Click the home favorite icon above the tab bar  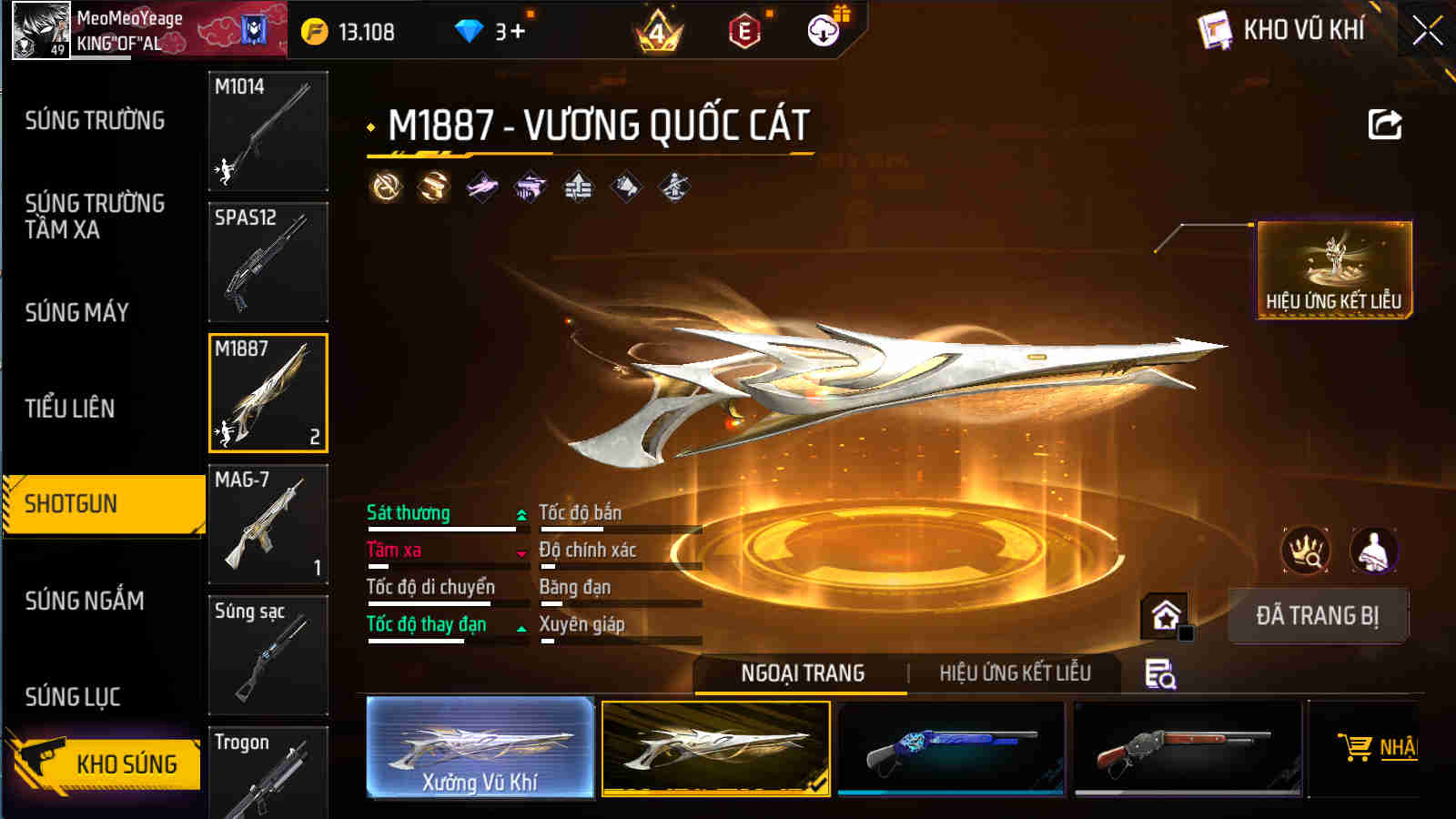[1167, 616]
